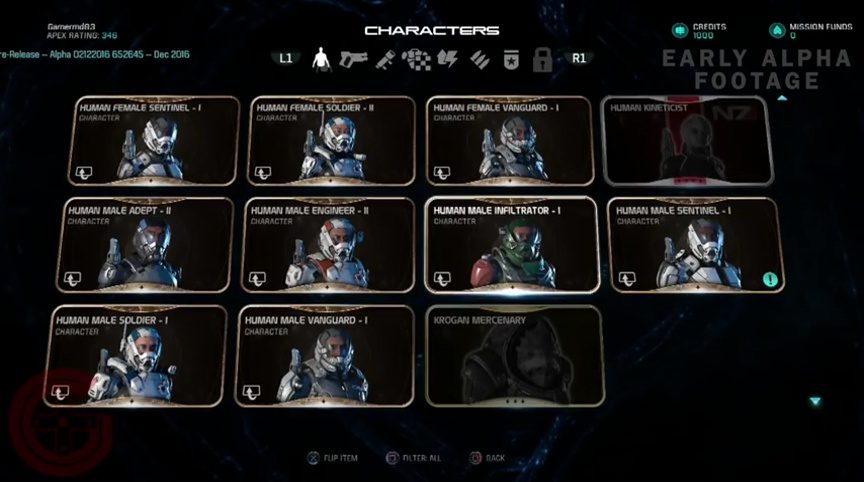
Task: Open the star badge tab
Action: [x=510, y=59]
